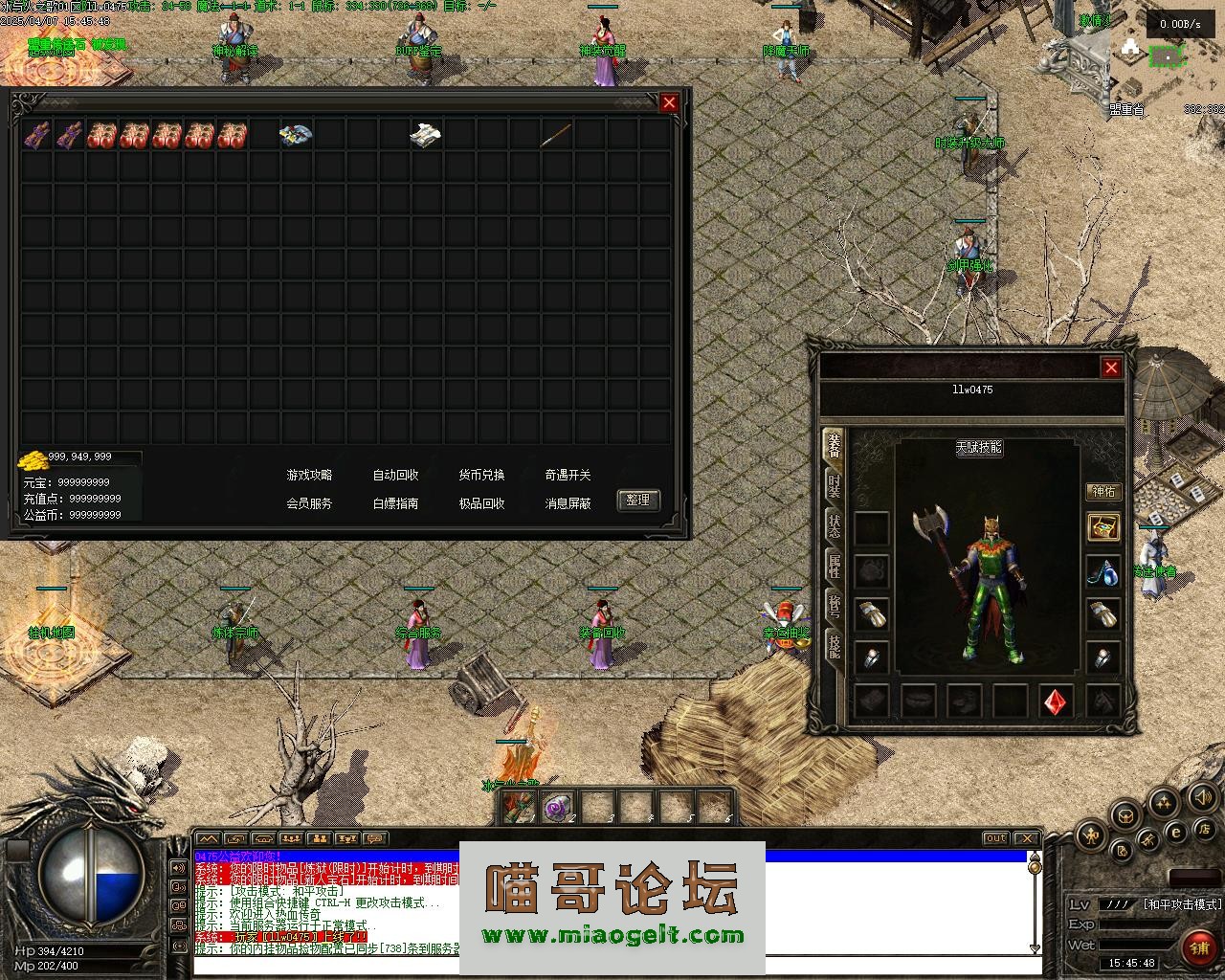Close the character equipment panel
Image resolution: width=1225 pixels, height=980 pixels.
coord(1110,367)
